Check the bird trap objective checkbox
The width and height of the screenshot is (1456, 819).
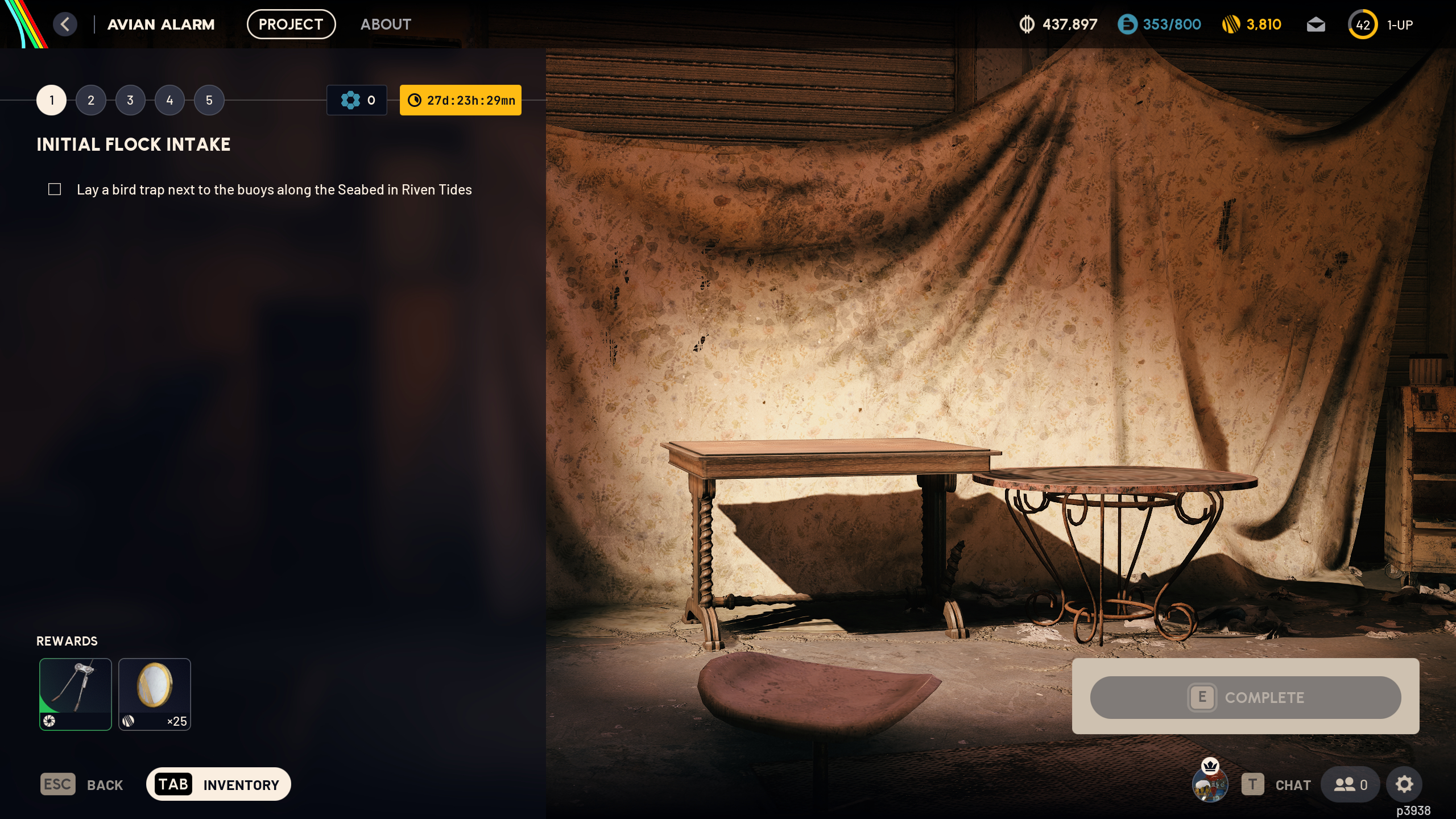(55, 189)
